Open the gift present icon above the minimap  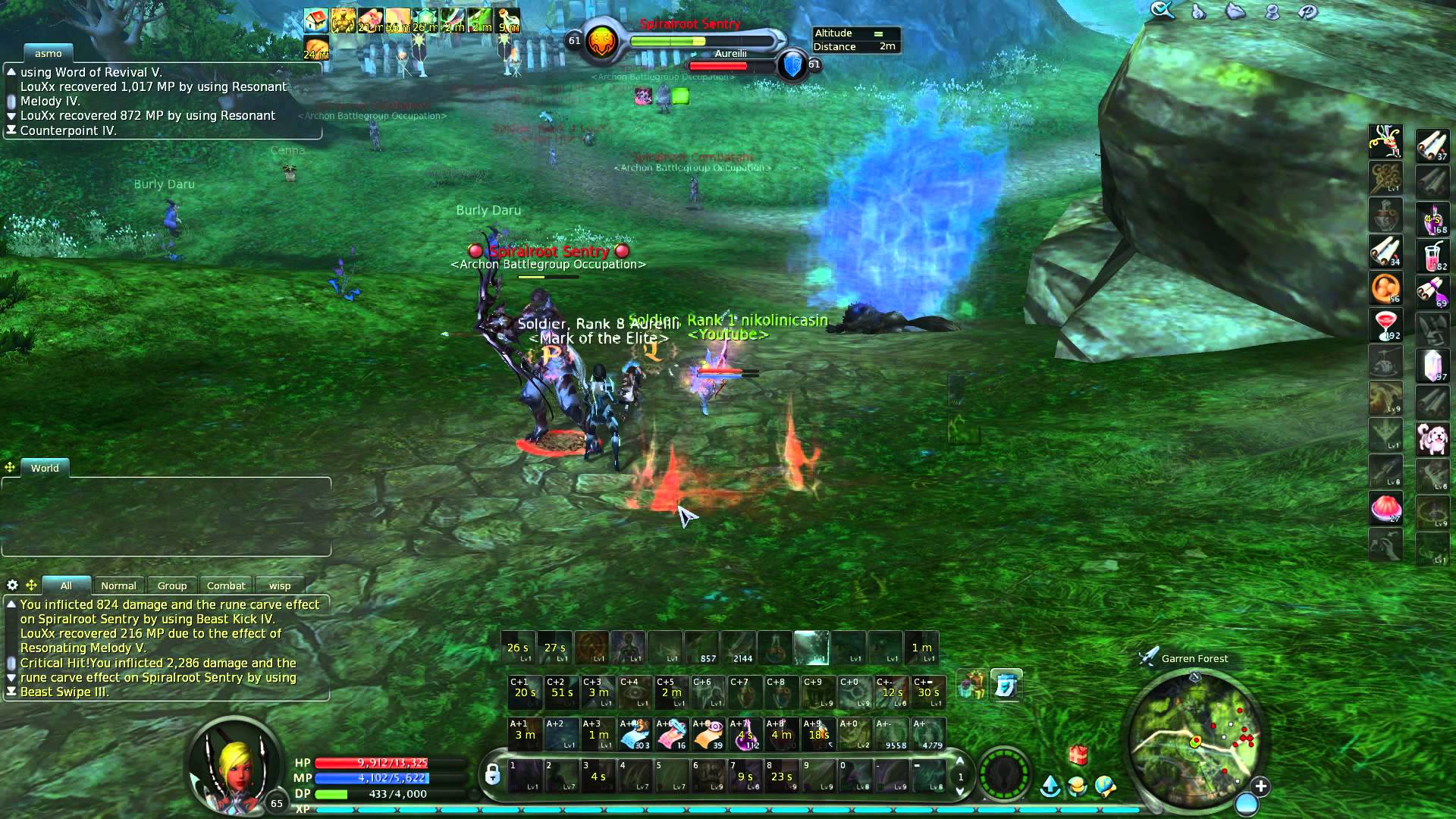1078,755
